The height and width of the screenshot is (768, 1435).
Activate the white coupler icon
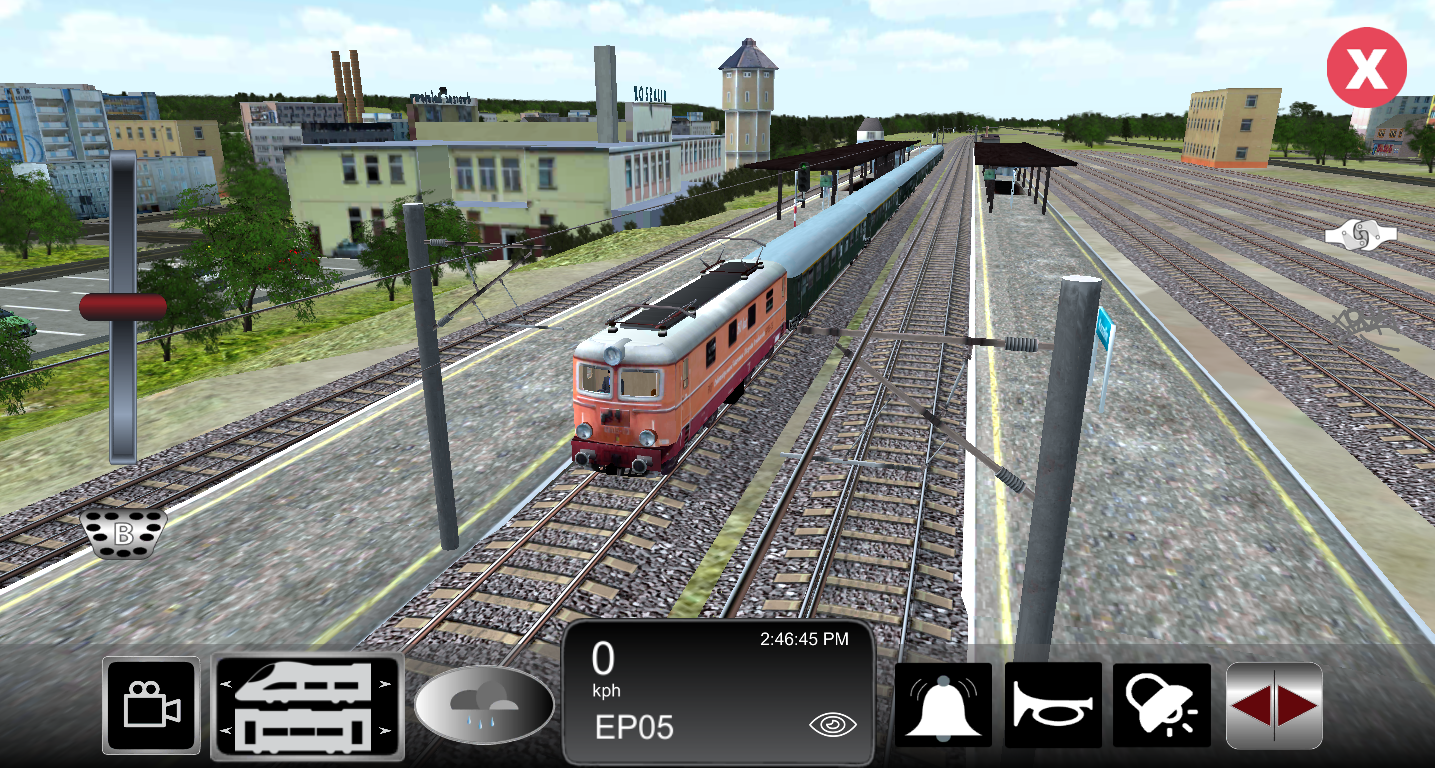pyautogui.click(x=1360, y=235)
